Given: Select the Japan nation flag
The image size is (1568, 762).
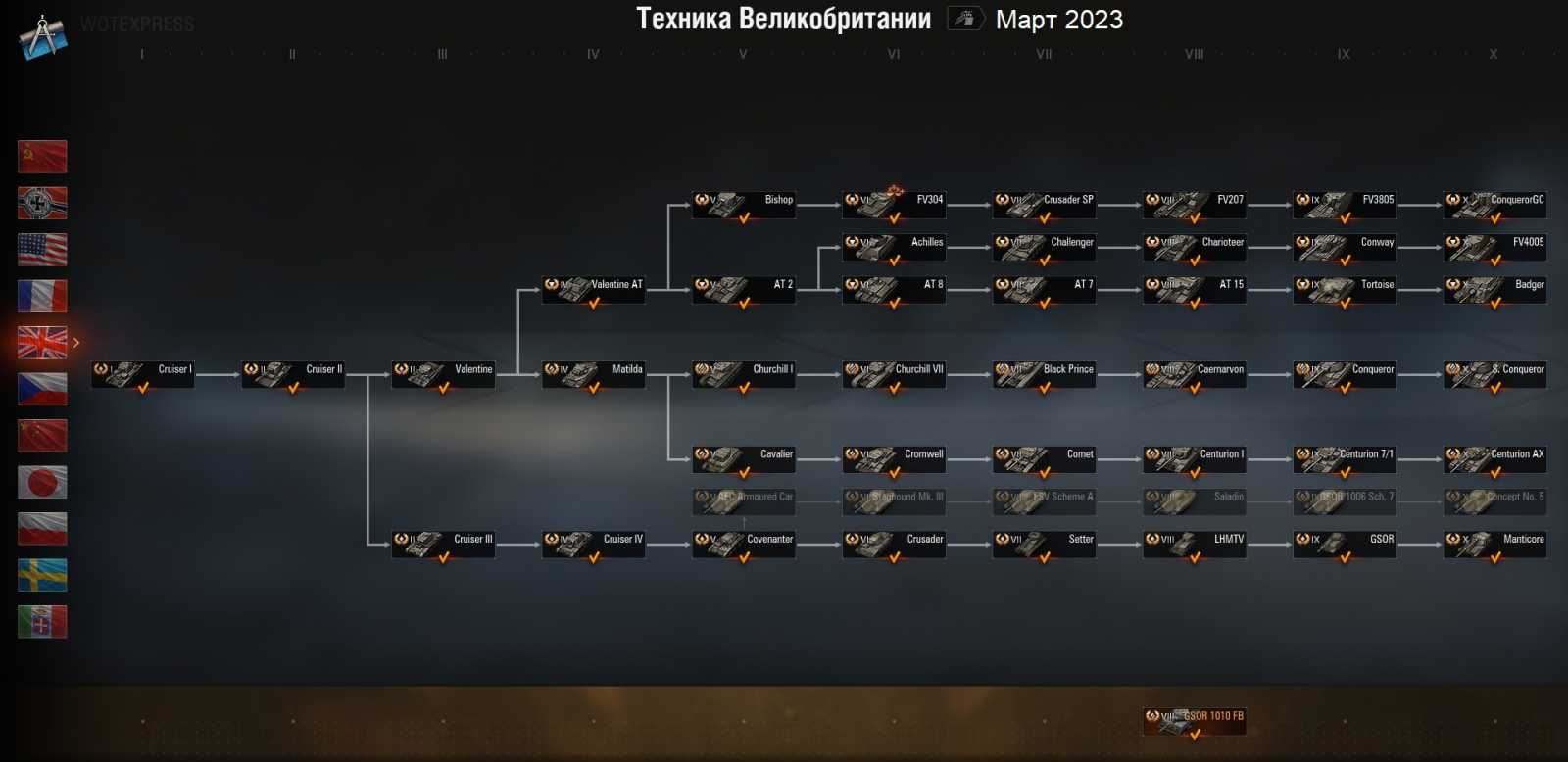Looking at the screenshot, I should click(42, 482).
